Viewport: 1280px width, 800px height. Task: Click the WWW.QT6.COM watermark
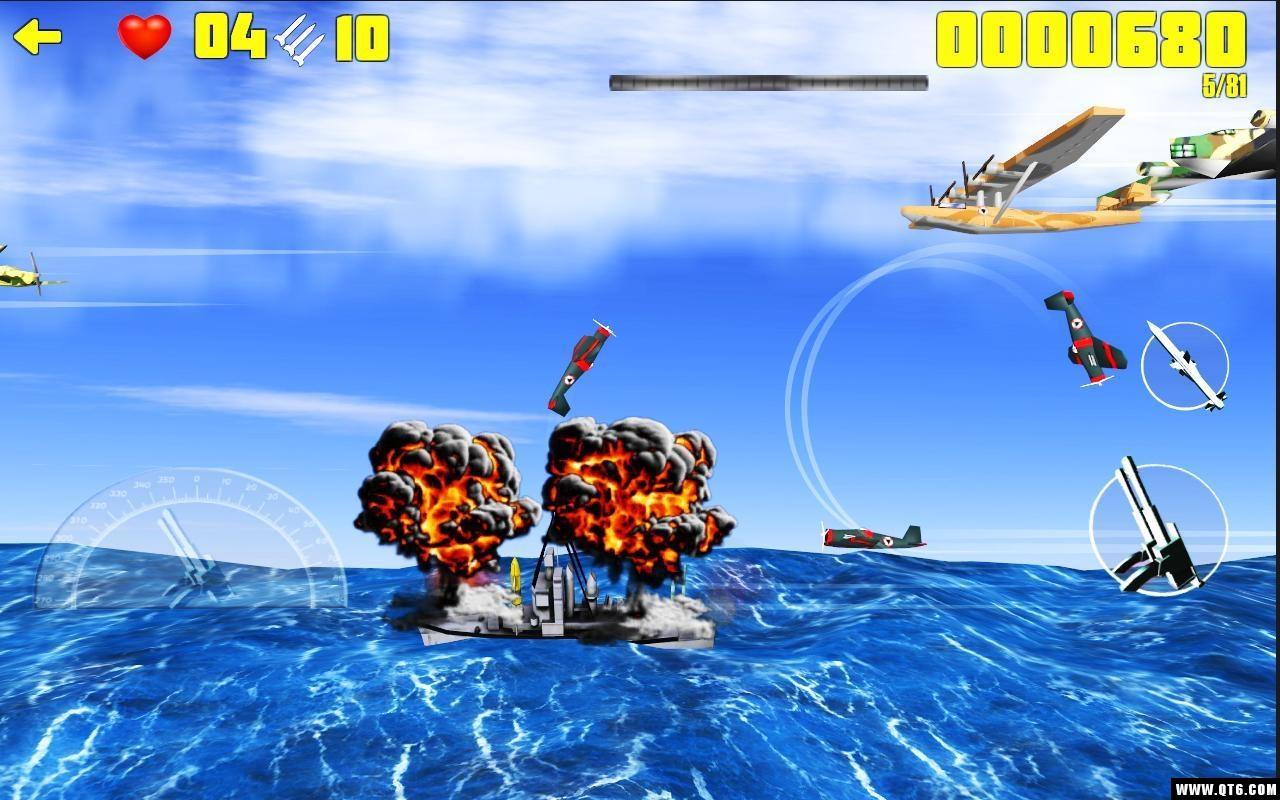click(x=1225, y=788)
